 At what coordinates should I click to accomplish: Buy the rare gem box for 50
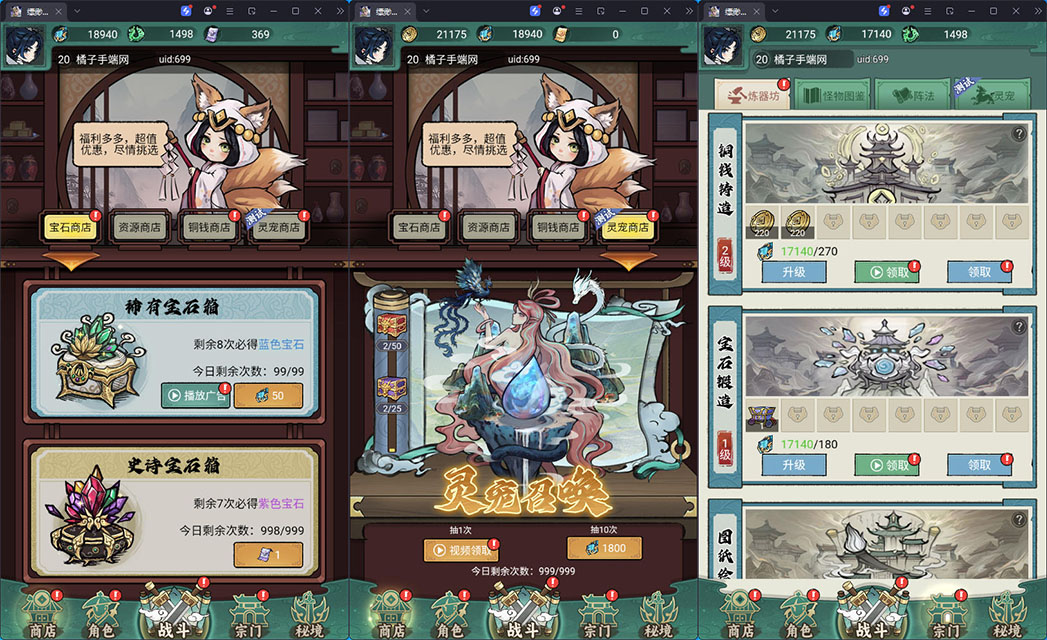267,395
